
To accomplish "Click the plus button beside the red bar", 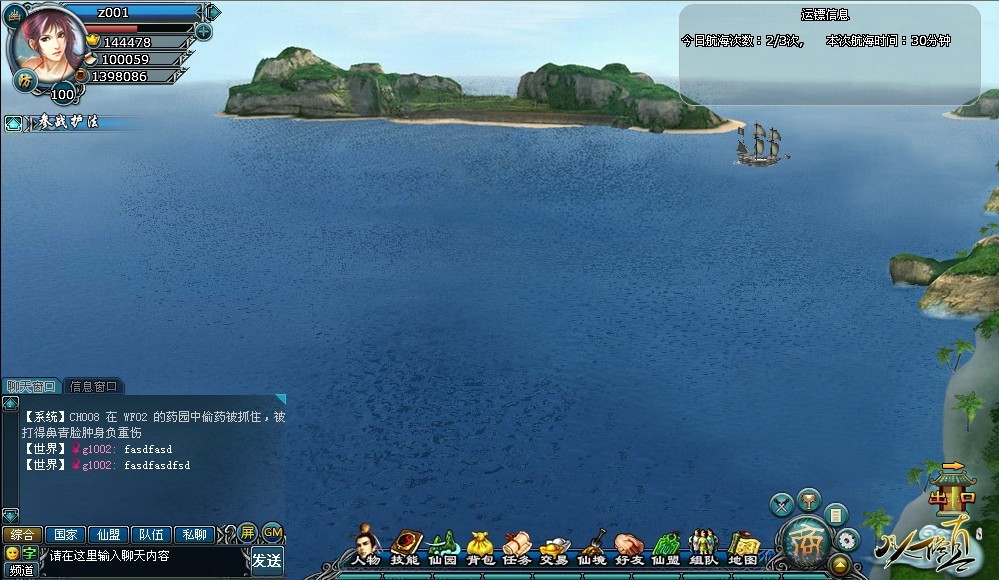I will [x=204, y=31].
